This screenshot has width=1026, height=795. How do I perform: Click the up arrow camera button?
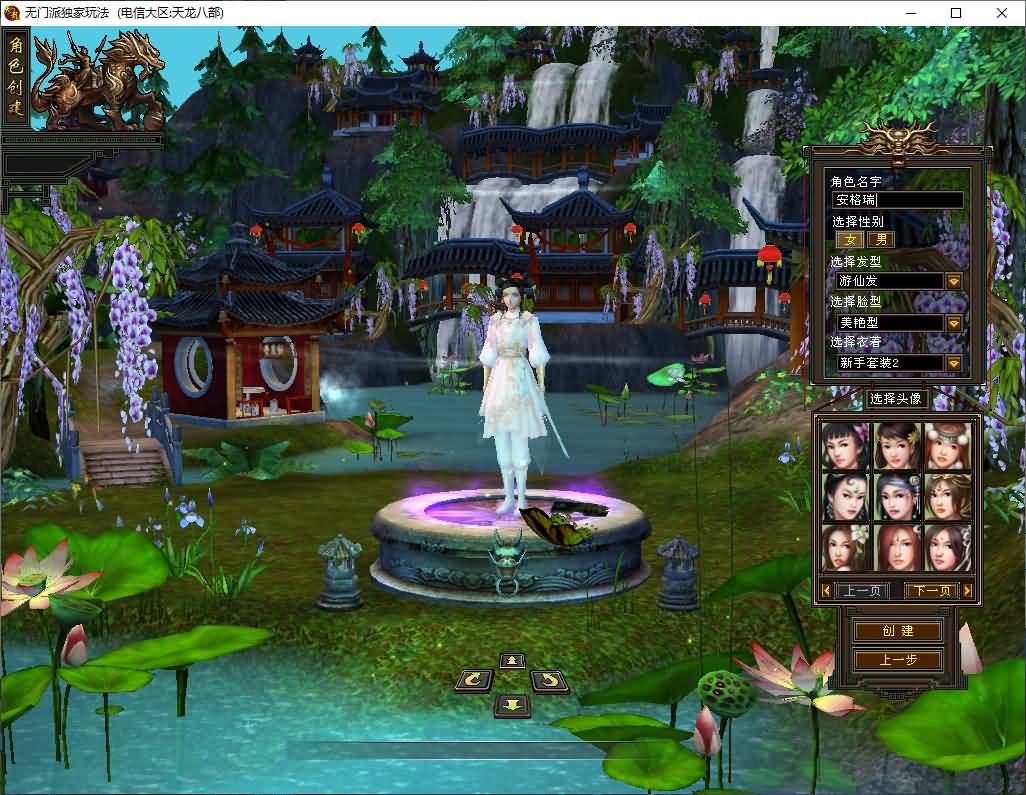tap(512, 660)
